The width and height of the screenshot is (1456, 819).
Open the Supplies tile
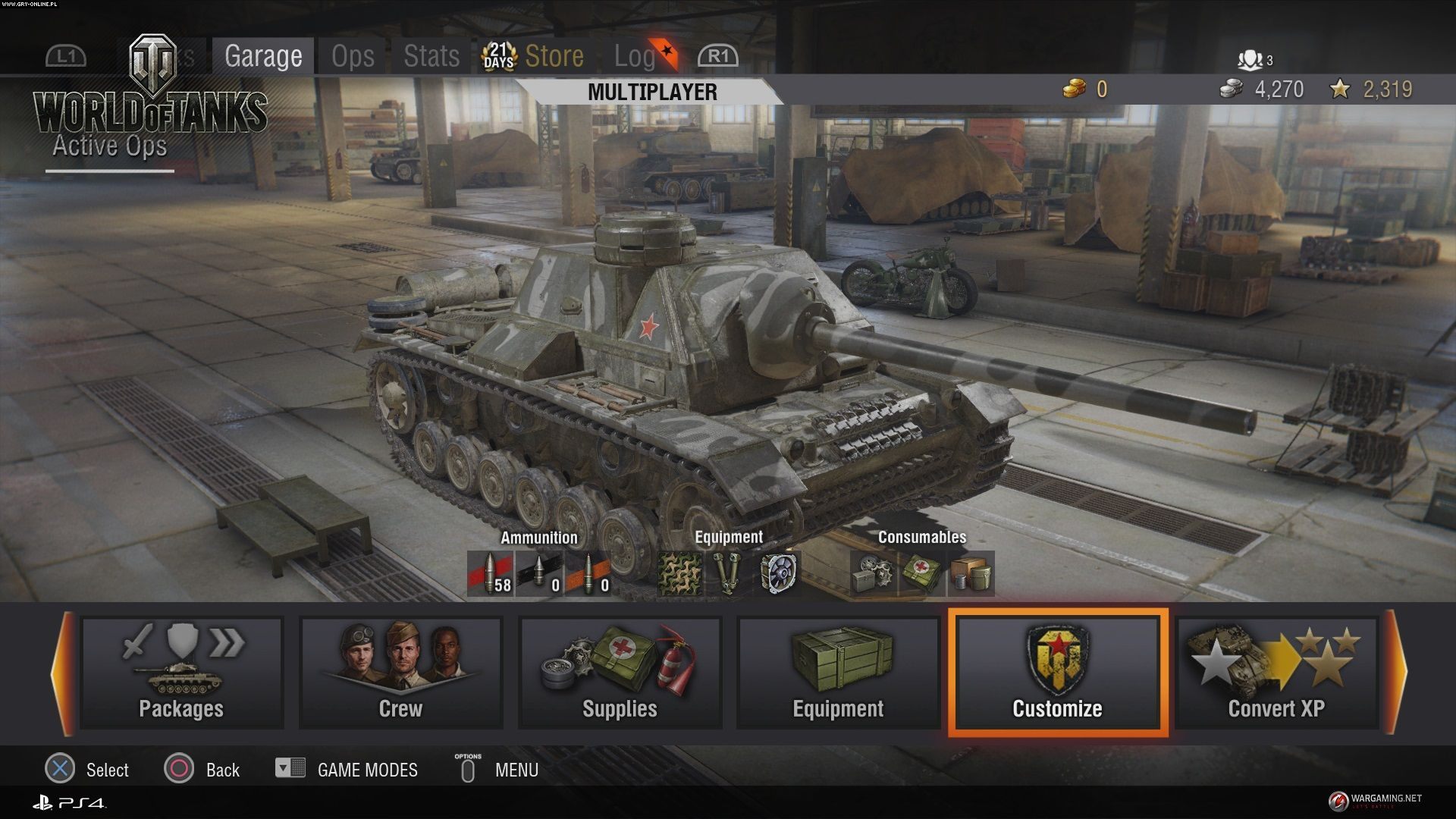(620, 673)
